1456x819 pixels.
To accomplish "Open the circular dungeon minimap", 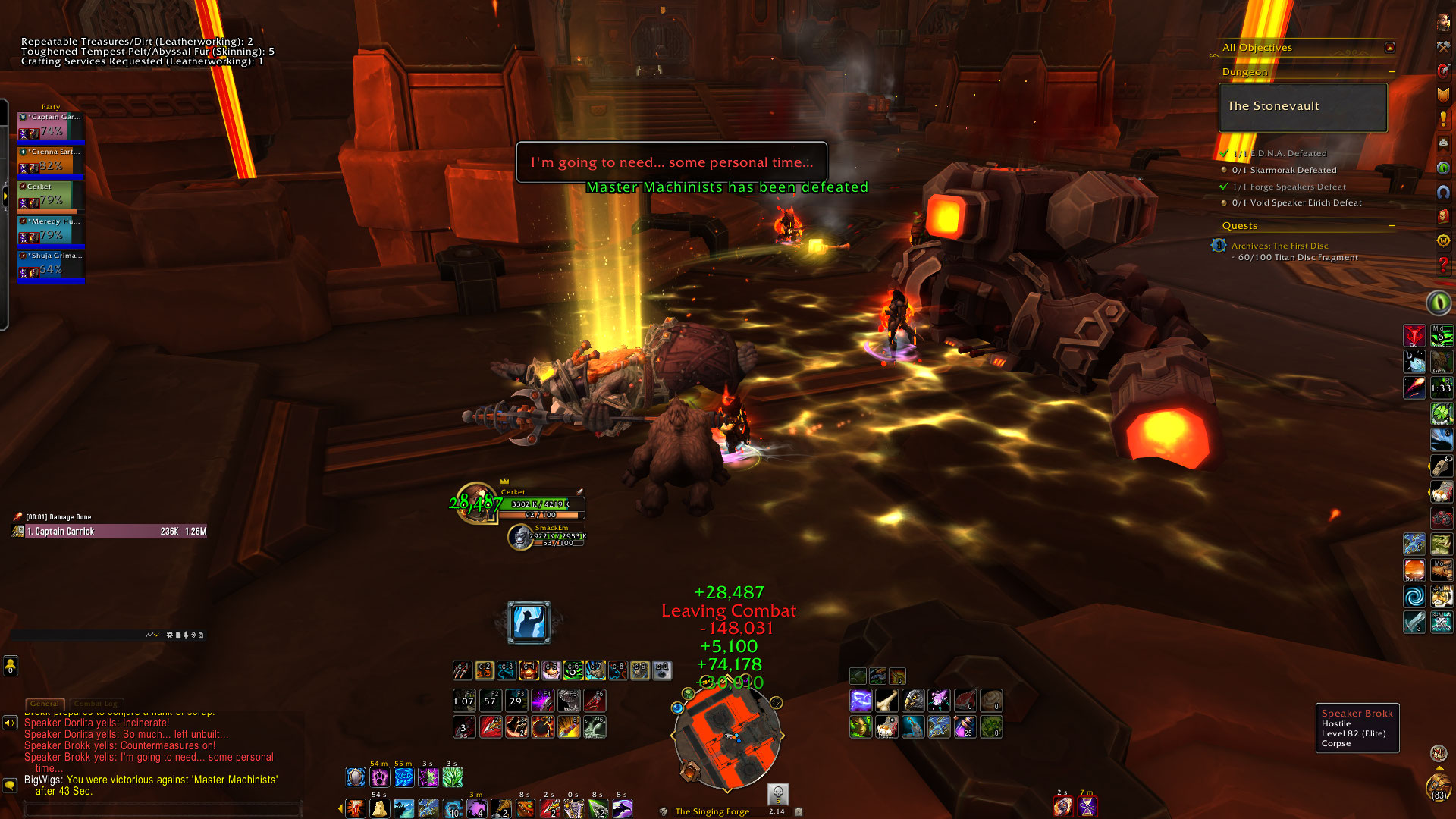I will coord(726,734).
